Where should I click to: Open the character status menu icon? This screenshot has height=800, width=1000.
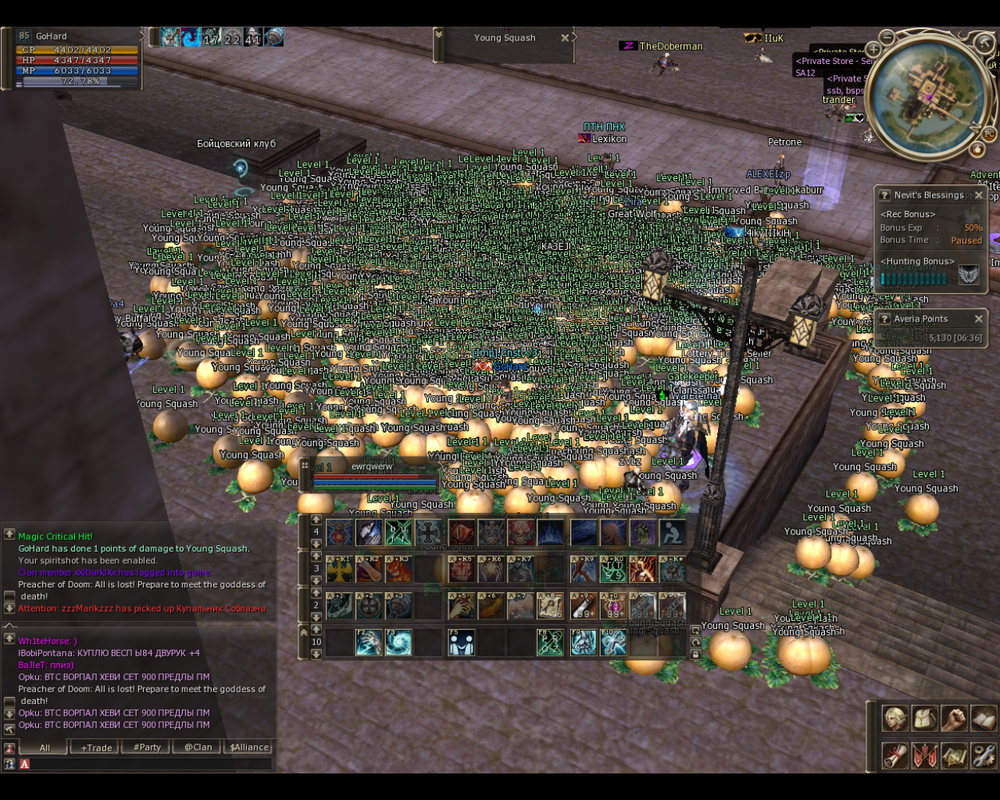[895, 718]
